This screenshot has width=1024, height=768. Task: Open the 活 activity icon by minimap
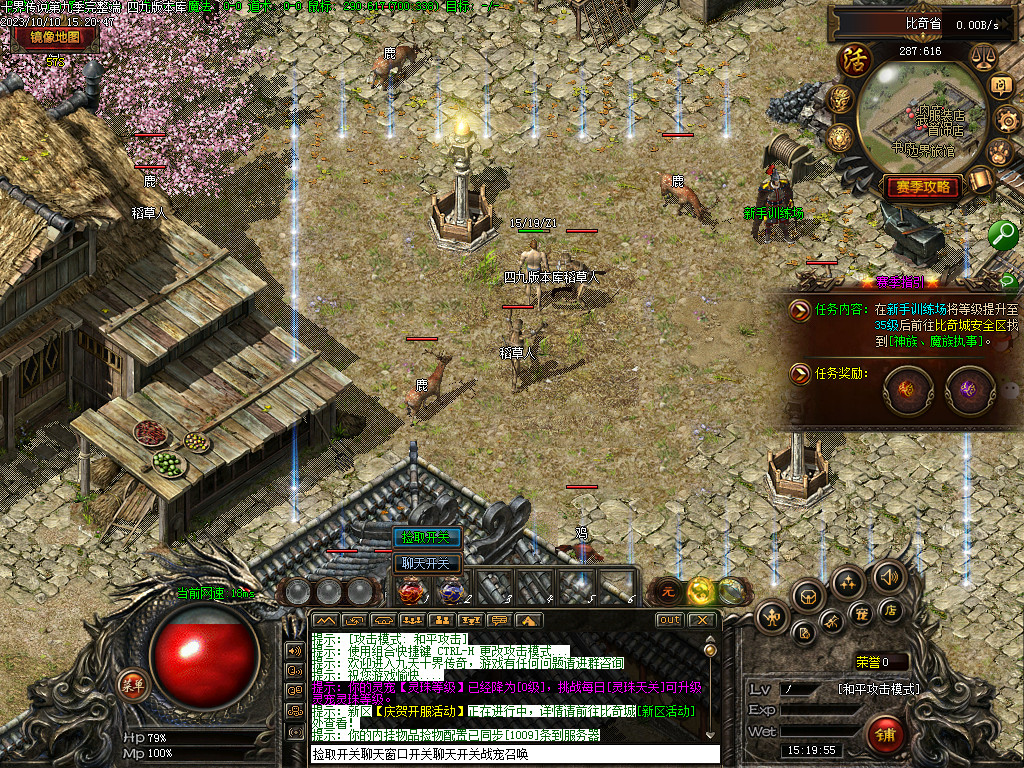coord(855,60)
